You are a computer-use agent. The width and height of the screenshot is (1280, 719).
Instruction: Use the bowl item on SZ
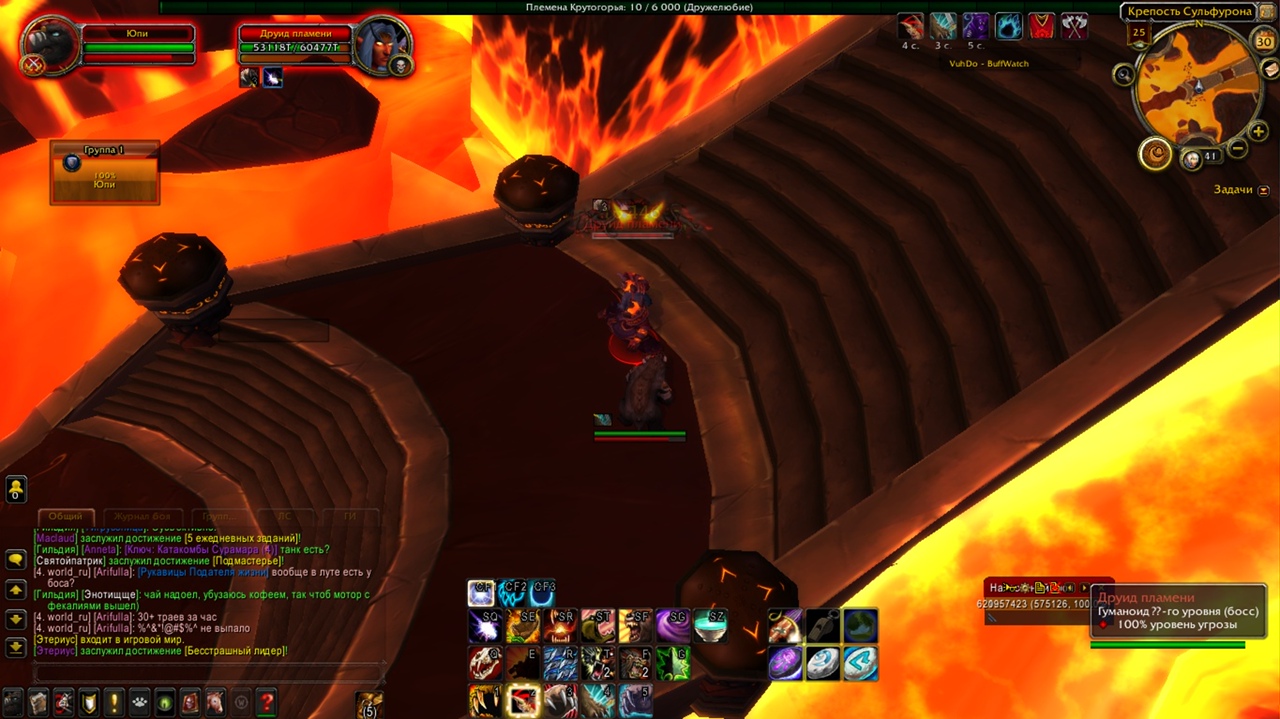[710, 626]
